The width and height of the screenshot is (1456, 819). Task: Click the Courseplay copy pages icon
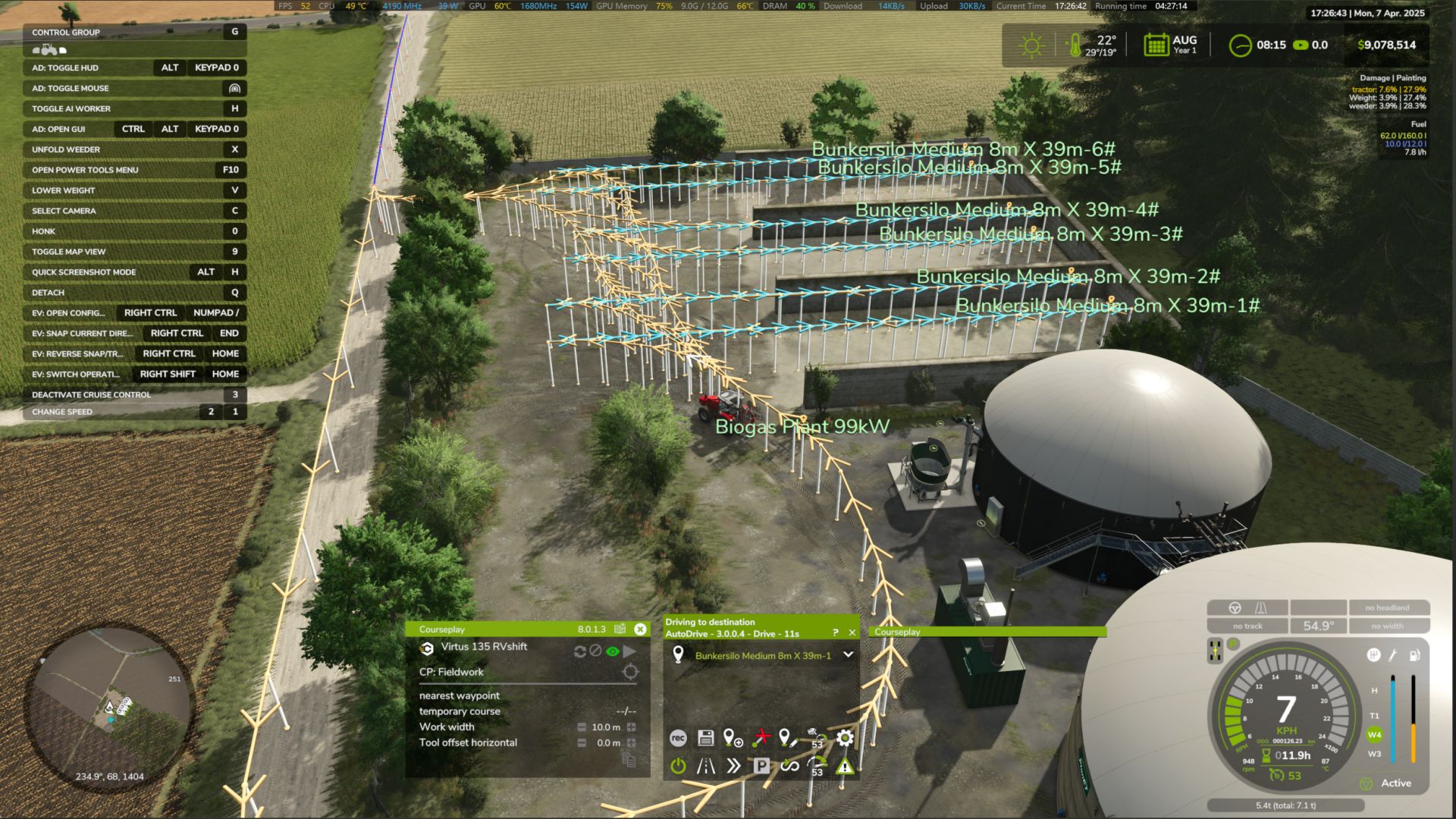pos(629,760)
